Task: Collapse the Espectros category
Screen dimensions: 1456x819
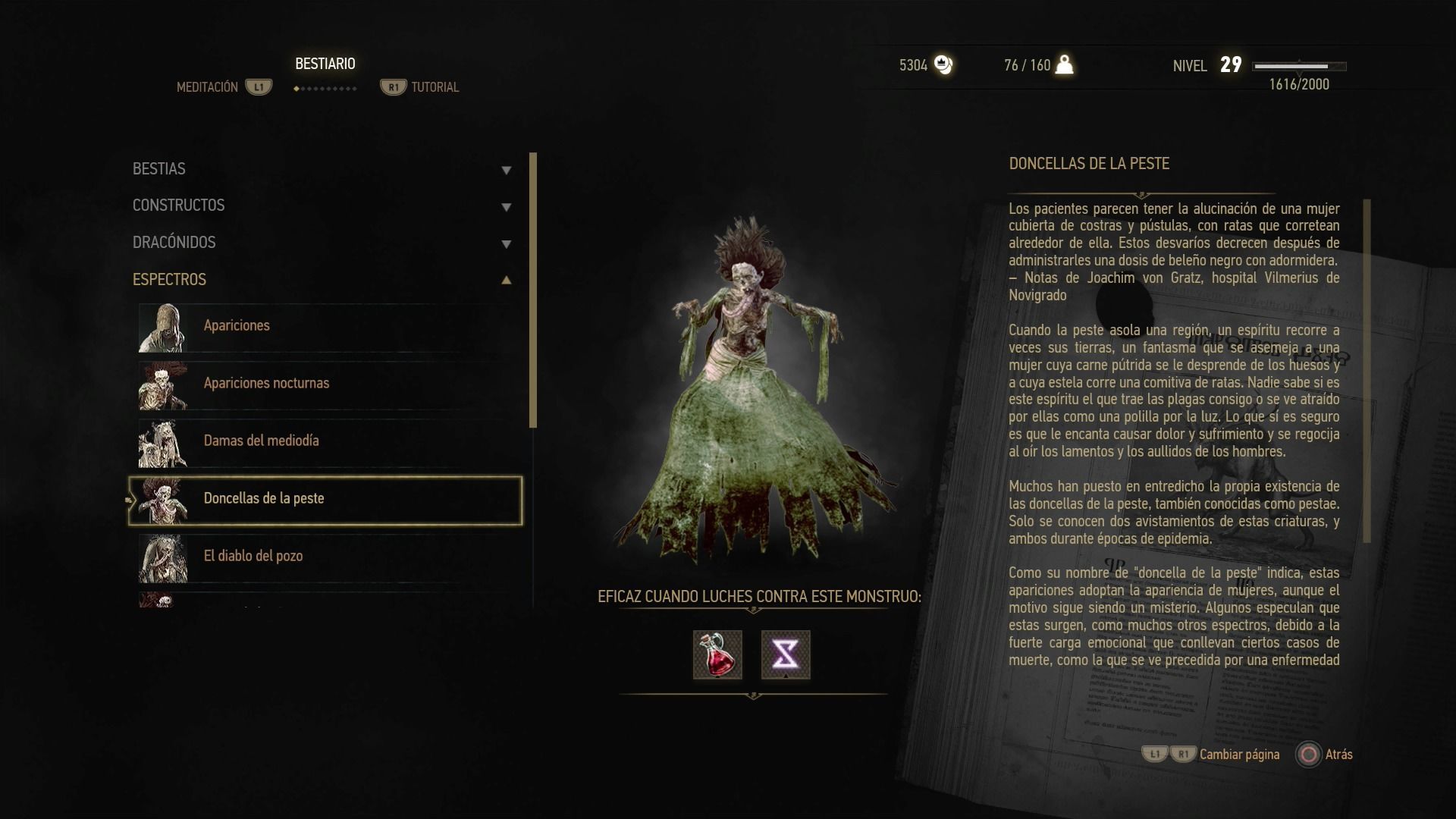Action: coord(322,280)
